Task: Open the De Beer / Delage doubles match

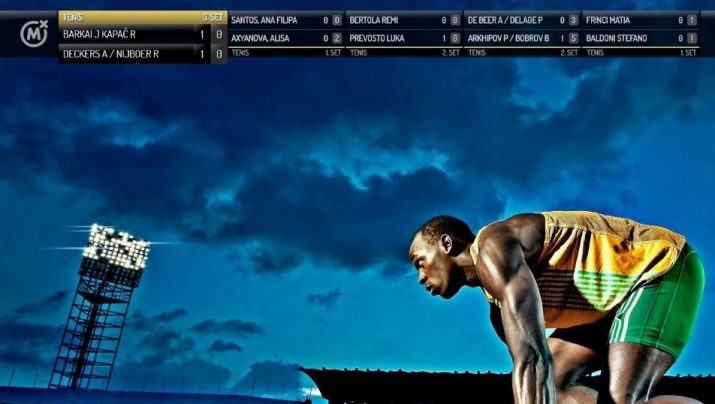Action: click(522, 29)
